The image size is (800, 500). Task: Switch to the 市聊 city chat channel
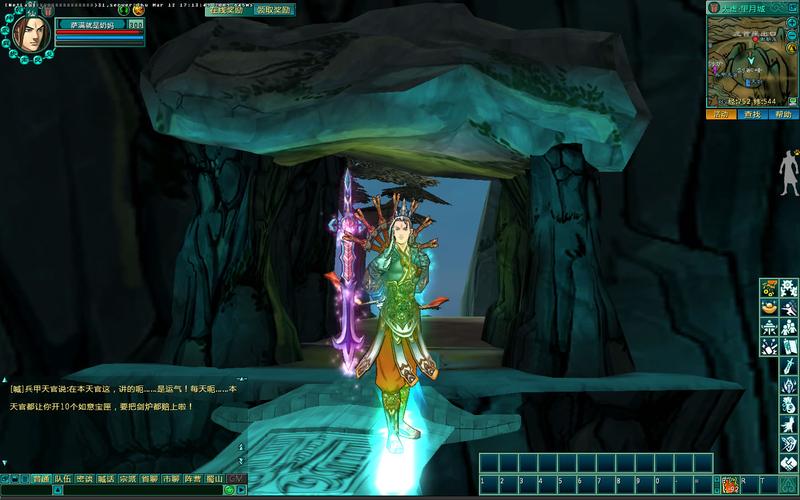point(170,479)
